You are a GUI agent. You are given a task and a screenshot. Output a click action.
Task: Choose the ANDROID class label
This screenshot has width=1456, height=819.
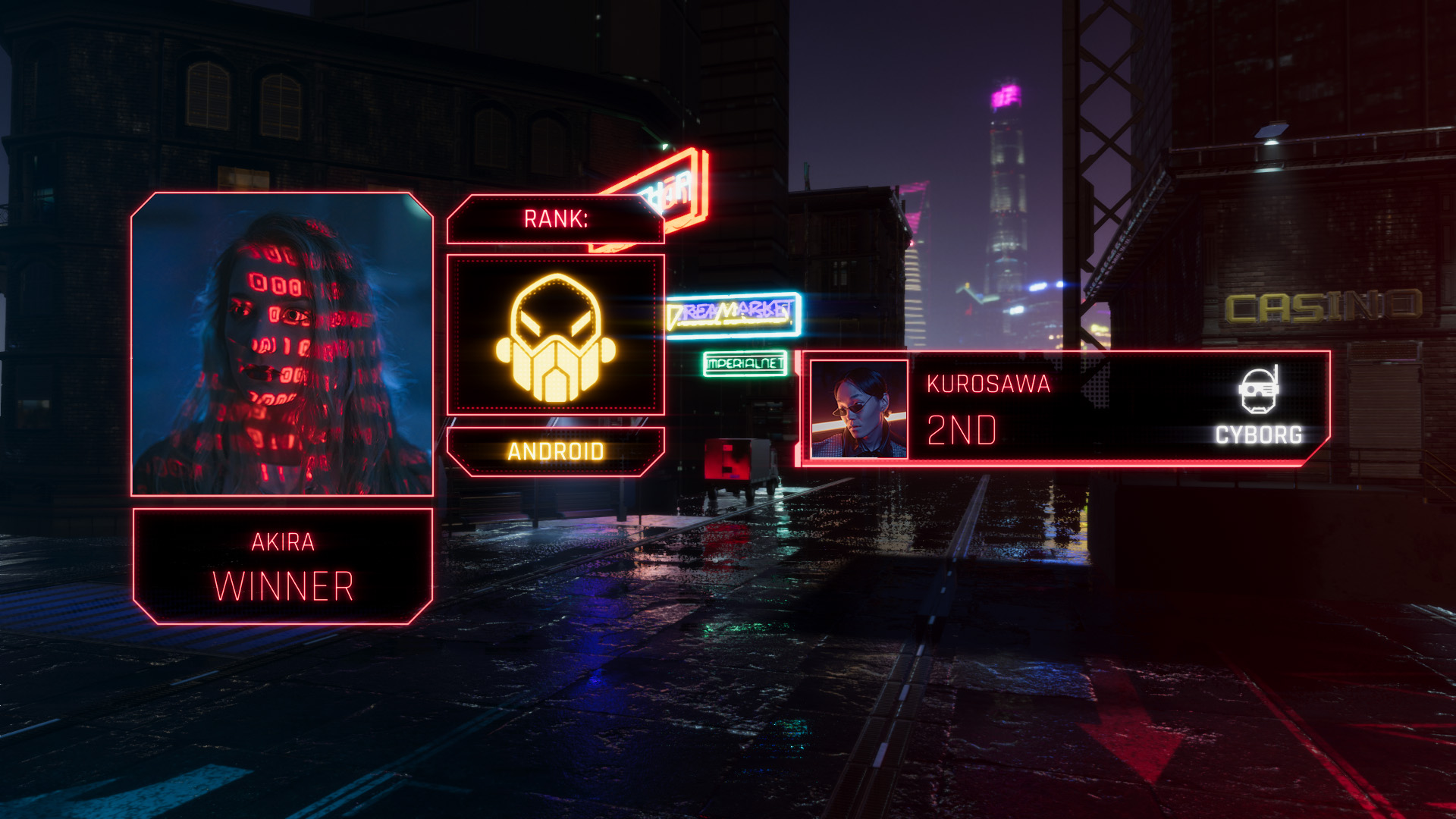[555, 452]
